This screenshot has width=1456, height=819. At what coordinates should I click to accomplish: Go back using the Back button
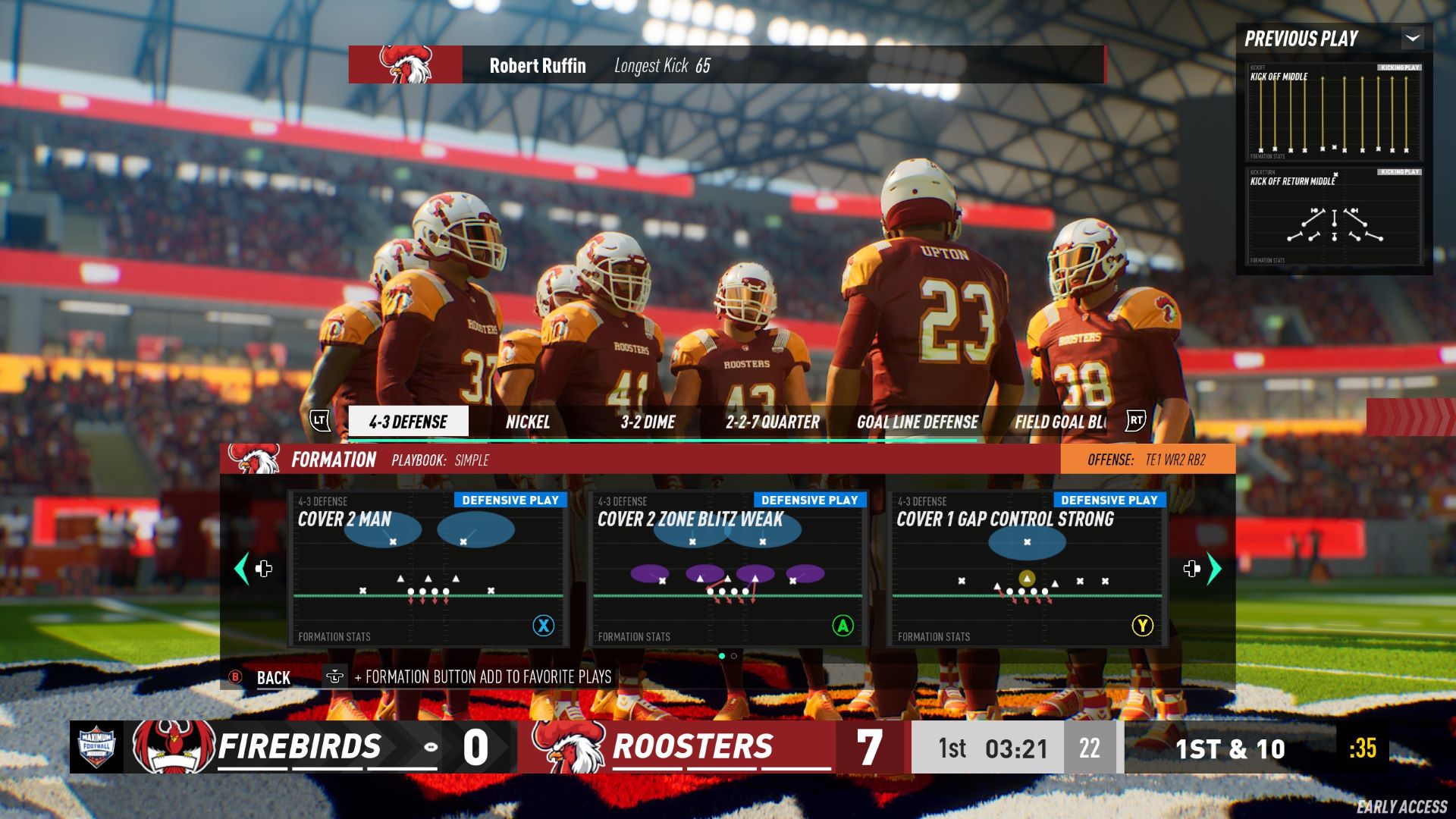[272, 678]
